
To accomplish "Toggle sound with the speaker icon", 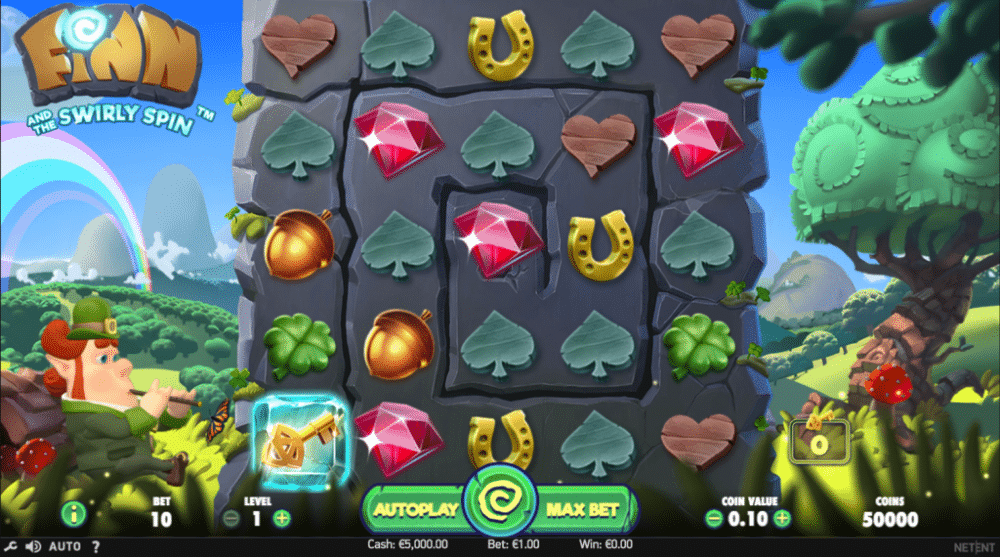I will tap(33, 547).
